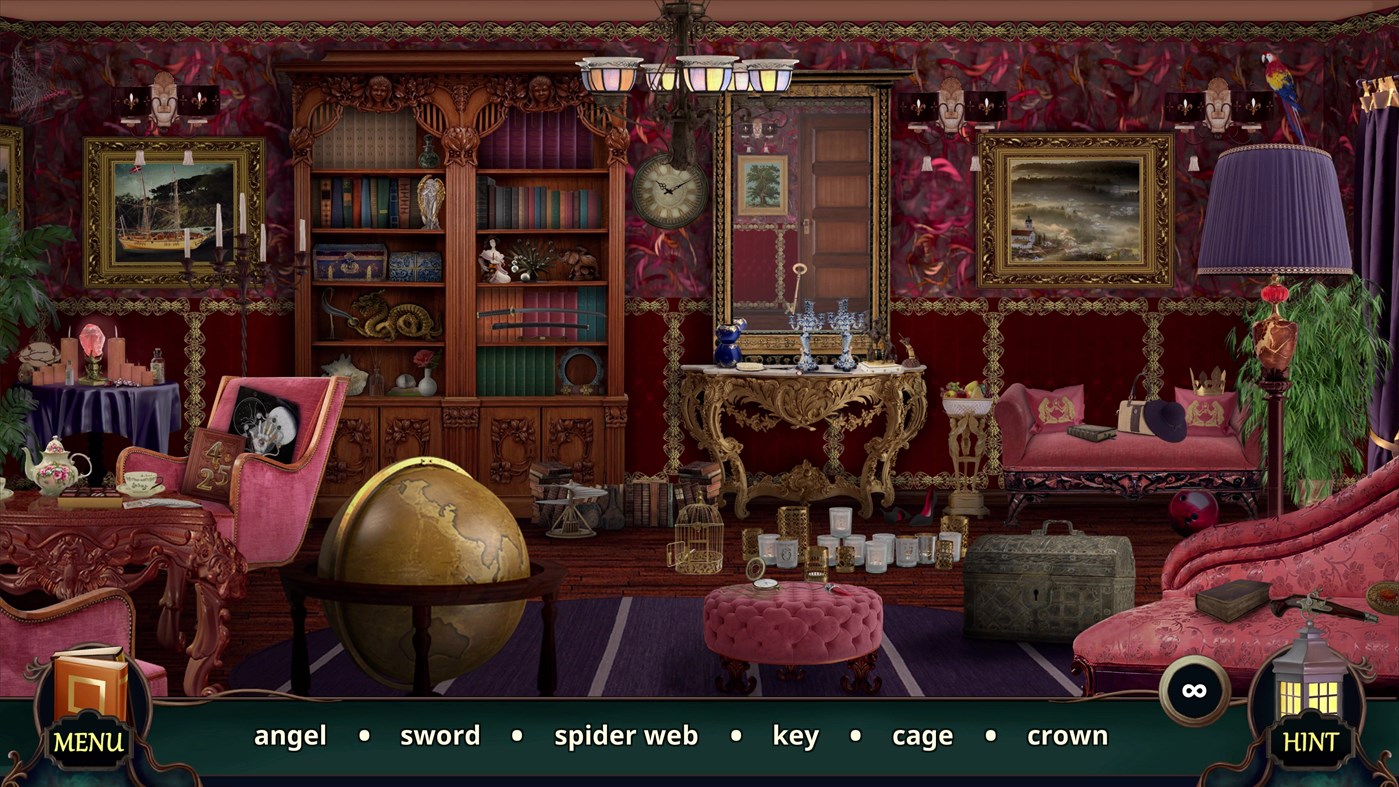This screenshot has width=1399, height=787.
Task: Select "angel" from the word list
Action: tap(289, 736)
